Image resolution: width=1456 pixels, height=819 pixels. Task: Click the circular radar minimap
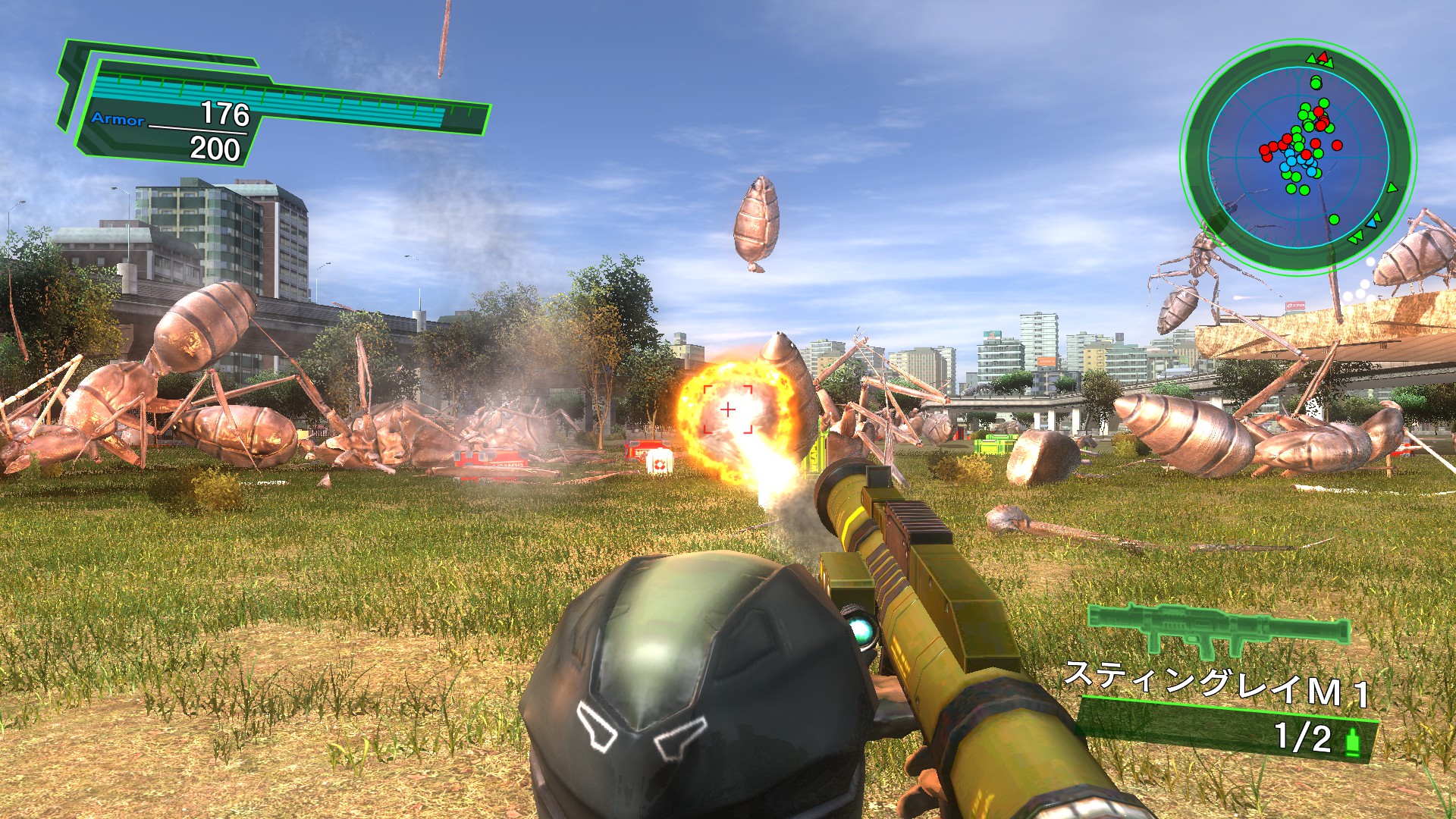point(1298,158)
